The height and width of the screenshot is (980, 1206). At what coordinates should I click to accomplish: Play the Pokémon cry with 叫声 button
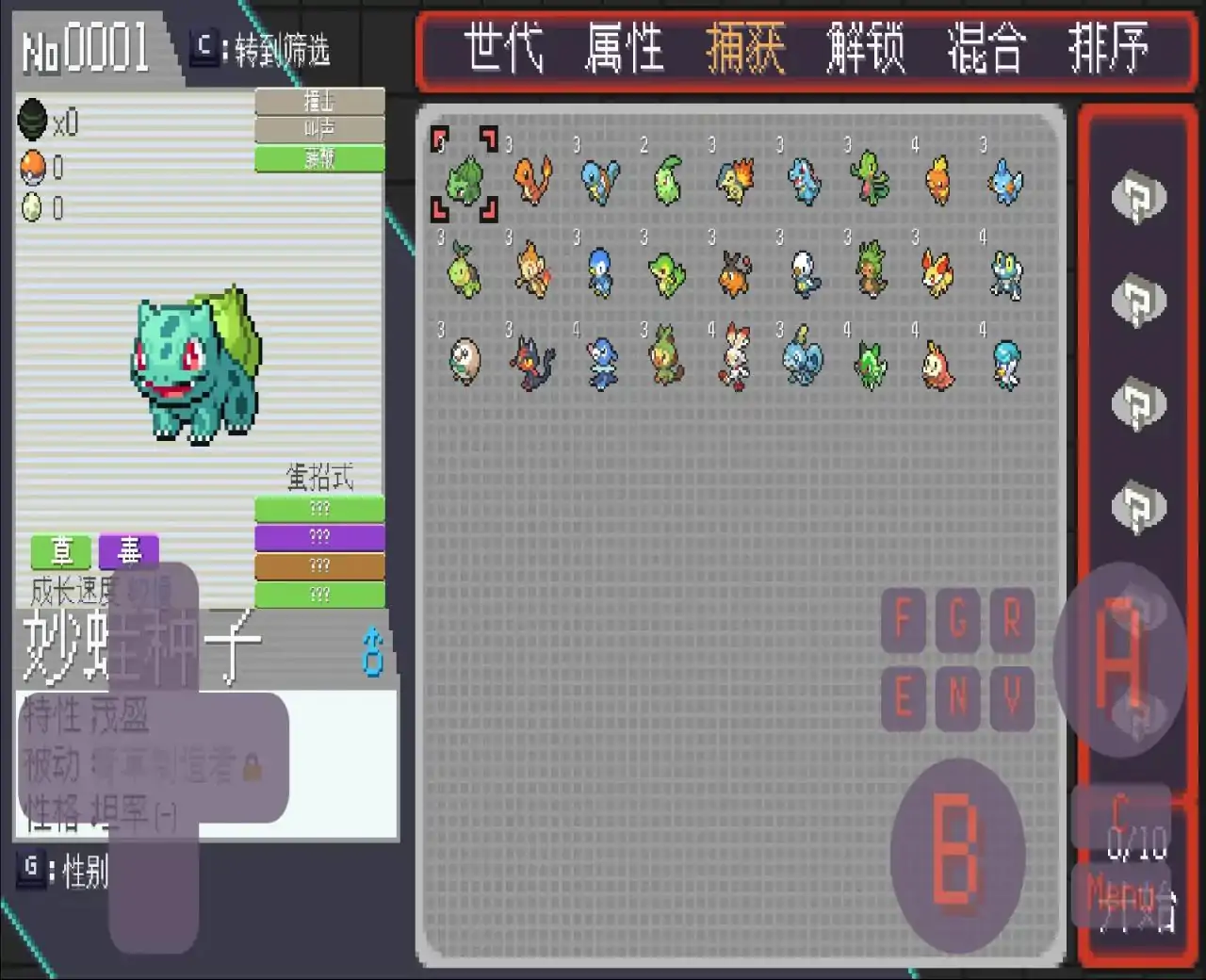[x=318, y=130]
